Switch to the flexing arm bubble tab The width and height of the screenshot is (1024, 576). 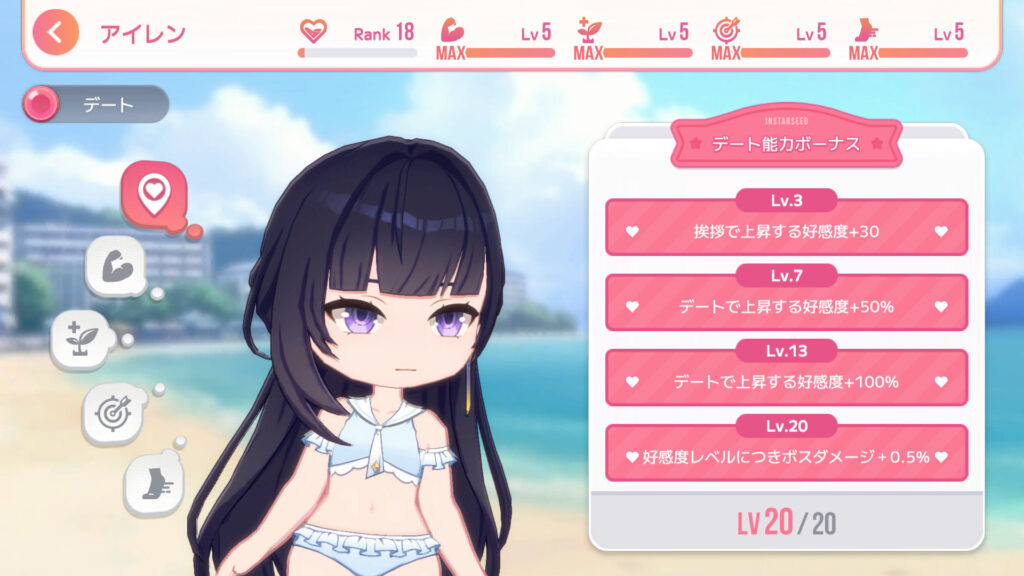click(x=118, y=267)
